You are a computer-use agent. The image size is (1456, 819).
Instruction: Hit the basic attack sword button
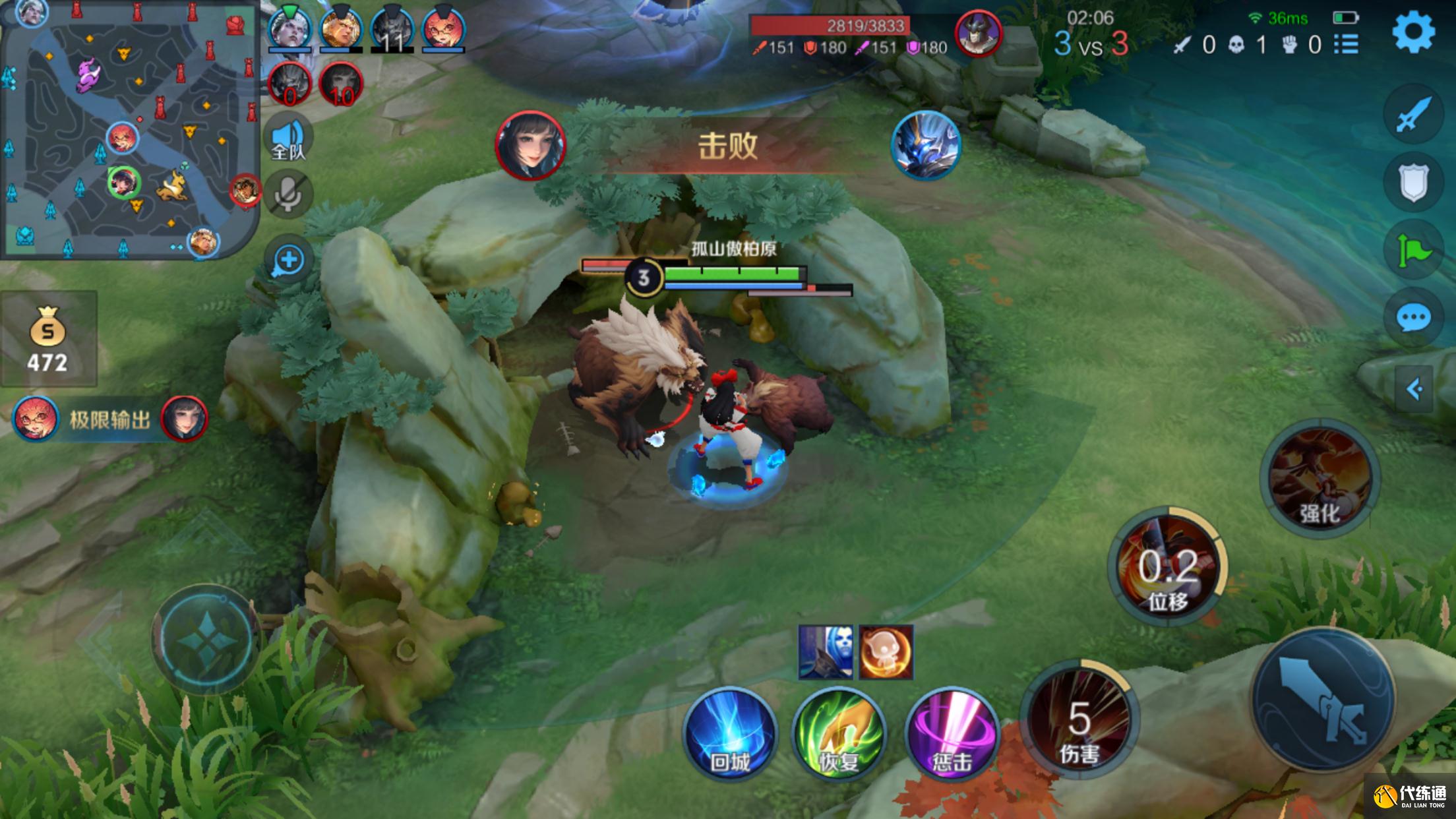tap(1323, 700)
